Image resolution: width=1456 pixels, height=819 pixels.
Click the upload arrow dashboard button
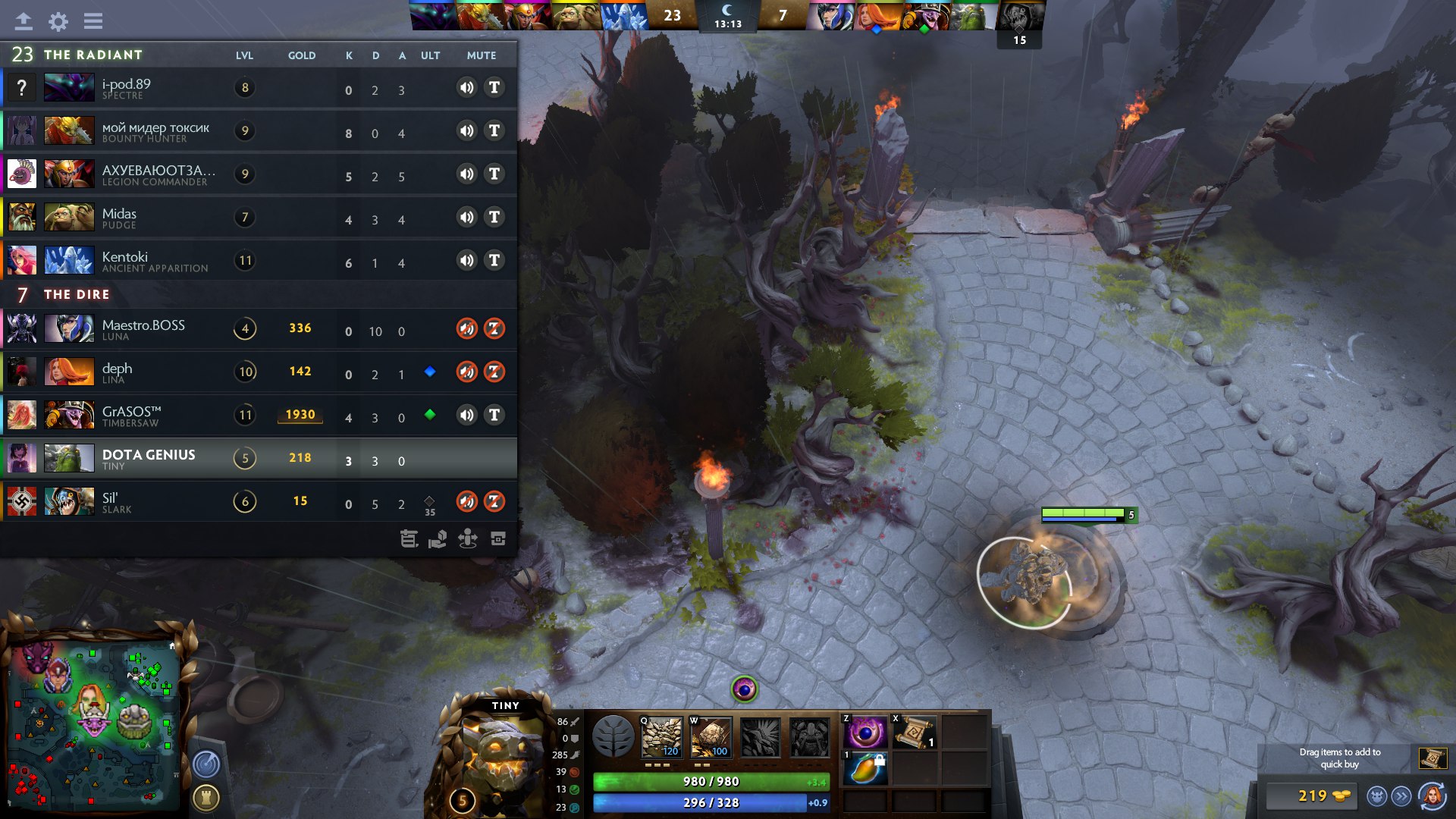24,21
